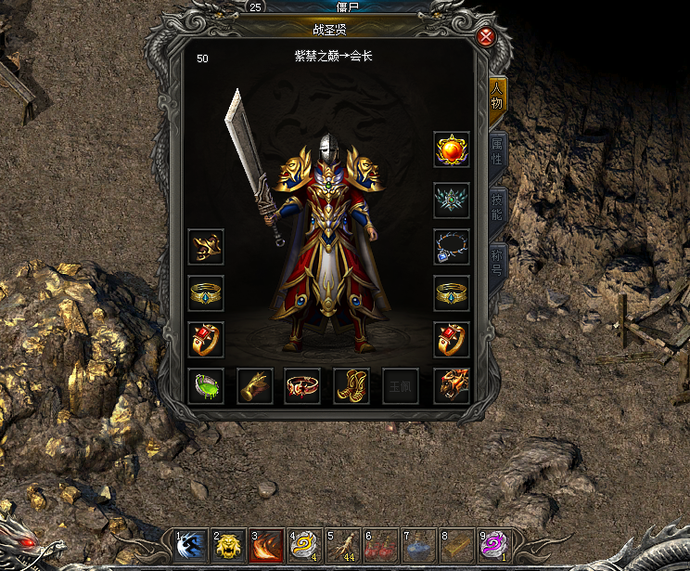The image size is (690, 571).
Task: Show the 称号 titles tab
Action: click(497, 262)
